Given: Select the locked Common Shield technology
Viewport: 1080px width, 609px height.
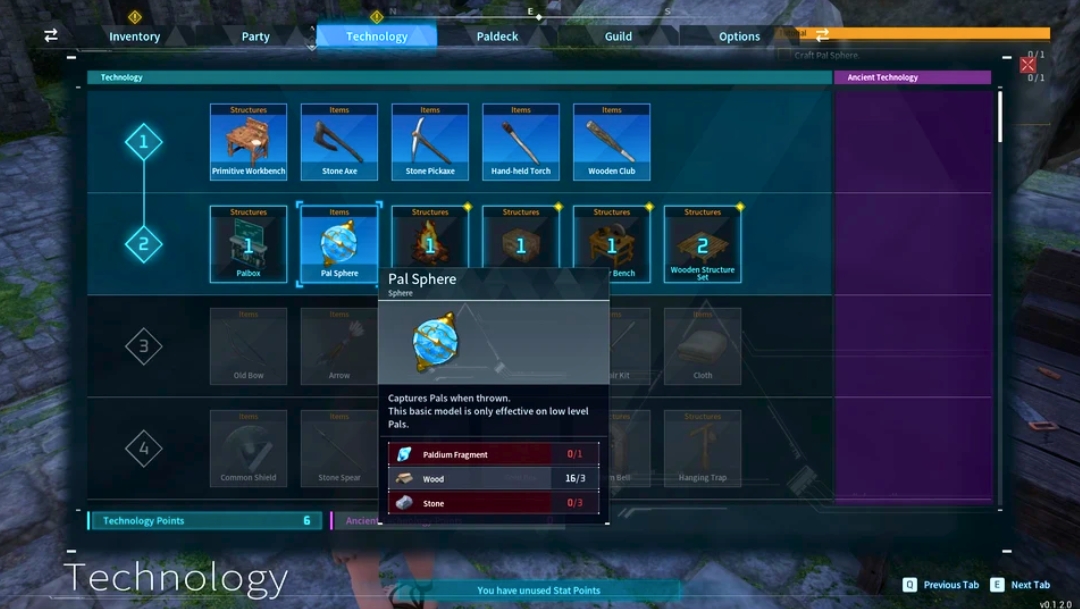Looking at the screenshot, I should click(249, 448).
